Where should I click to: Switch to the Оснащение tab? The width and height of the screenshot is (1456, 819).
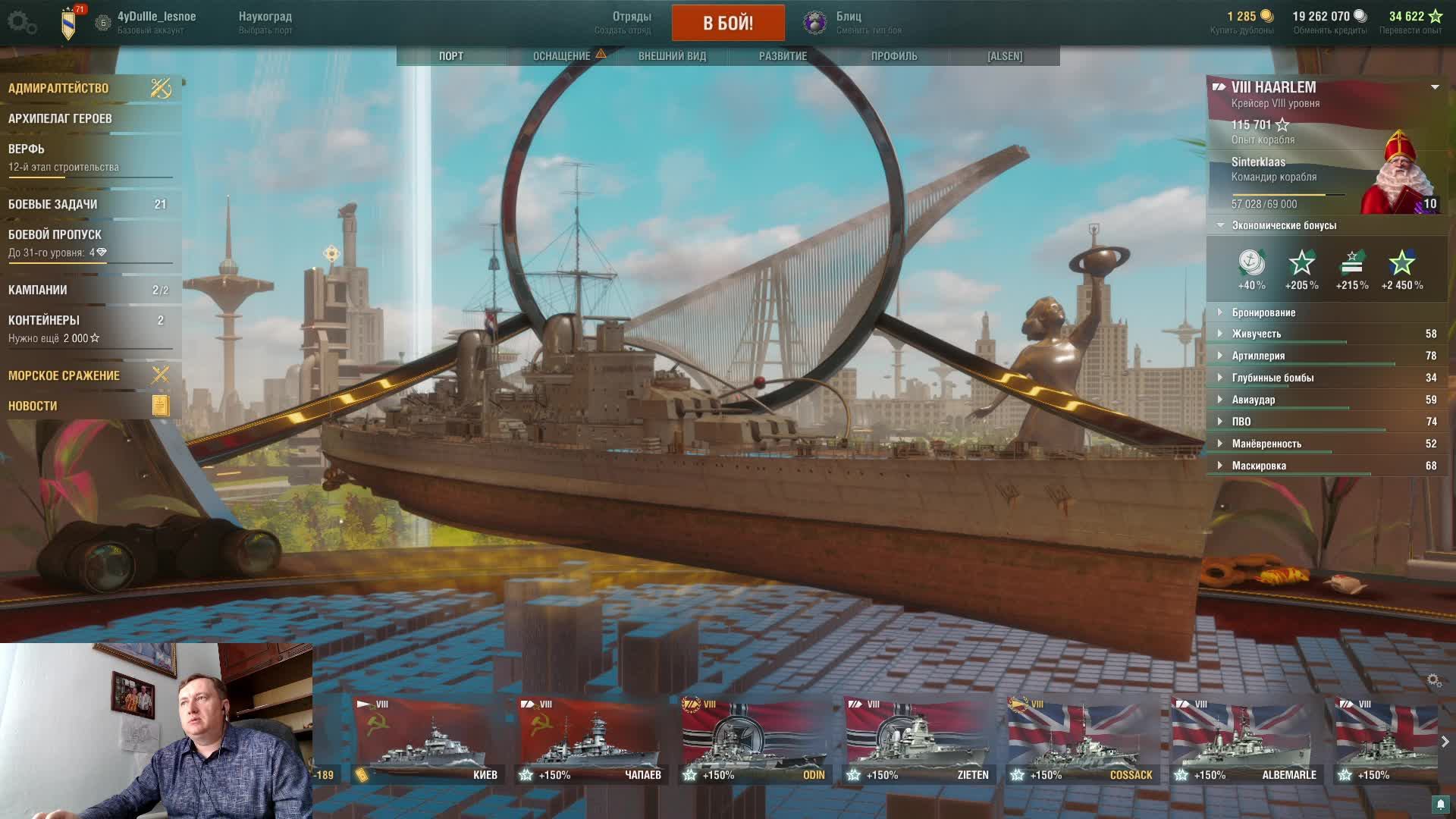[562, 56]
